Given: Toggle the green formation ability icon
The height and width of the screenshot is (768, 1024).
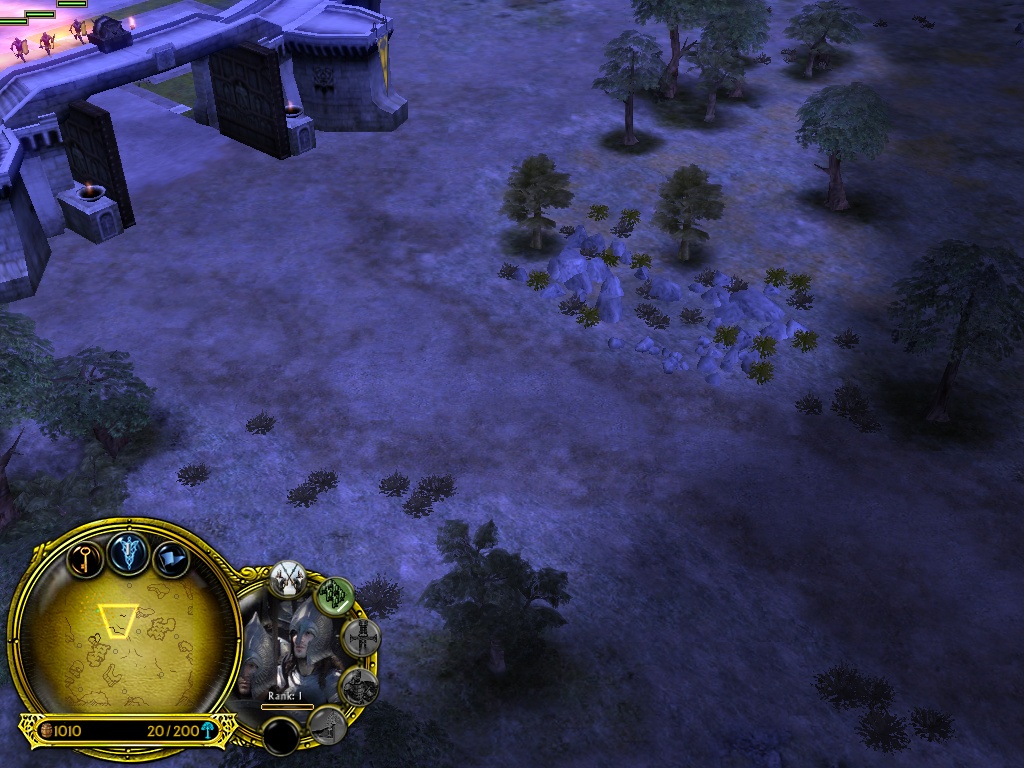Looking at the screenshot, I should coord(335,597).
